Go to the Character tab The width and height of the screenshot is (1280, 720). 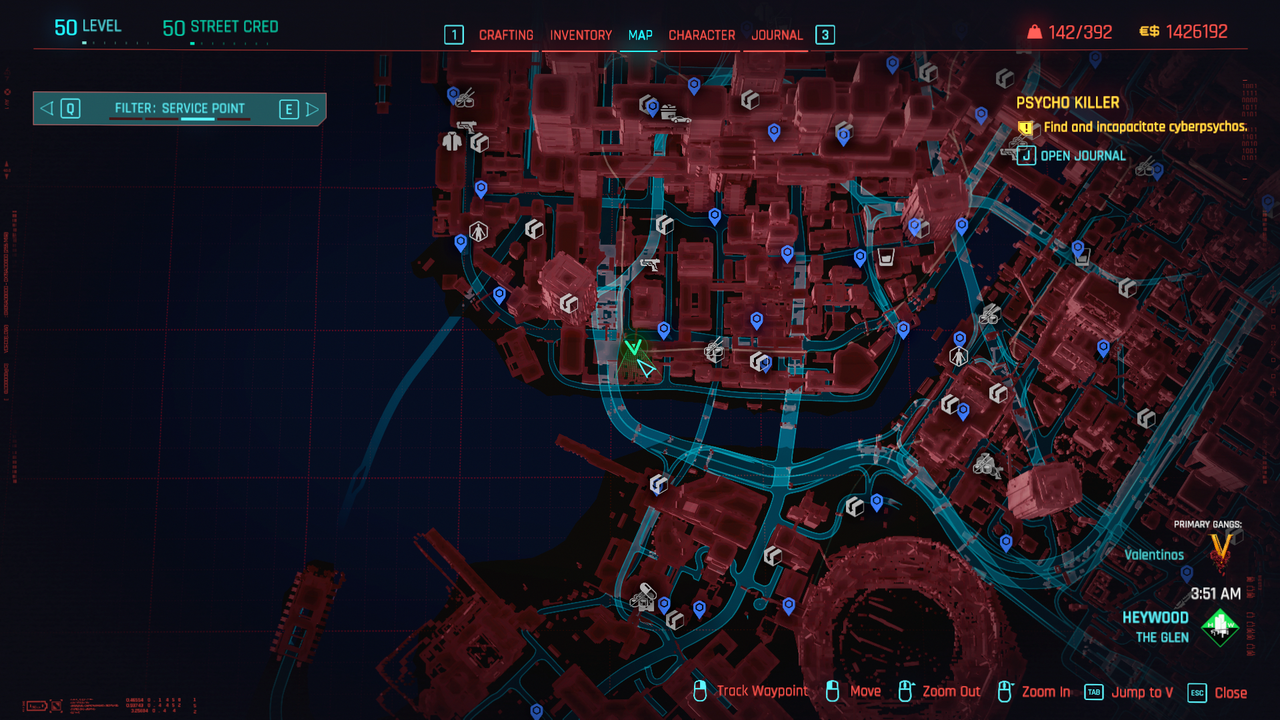point(702,35)
